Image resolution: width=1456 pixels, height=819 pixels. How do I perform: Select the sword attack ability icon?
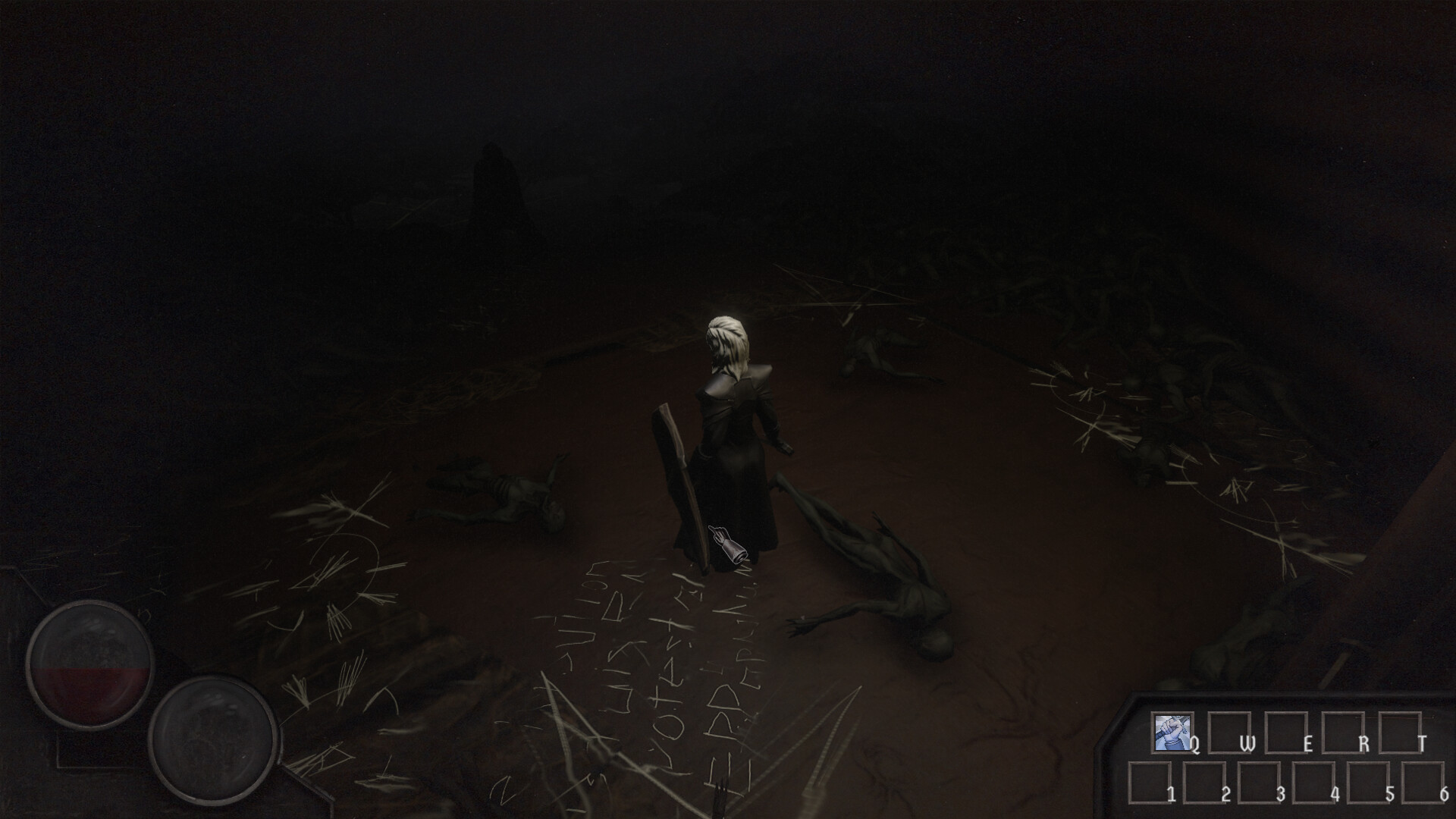tap(1172, 732)
